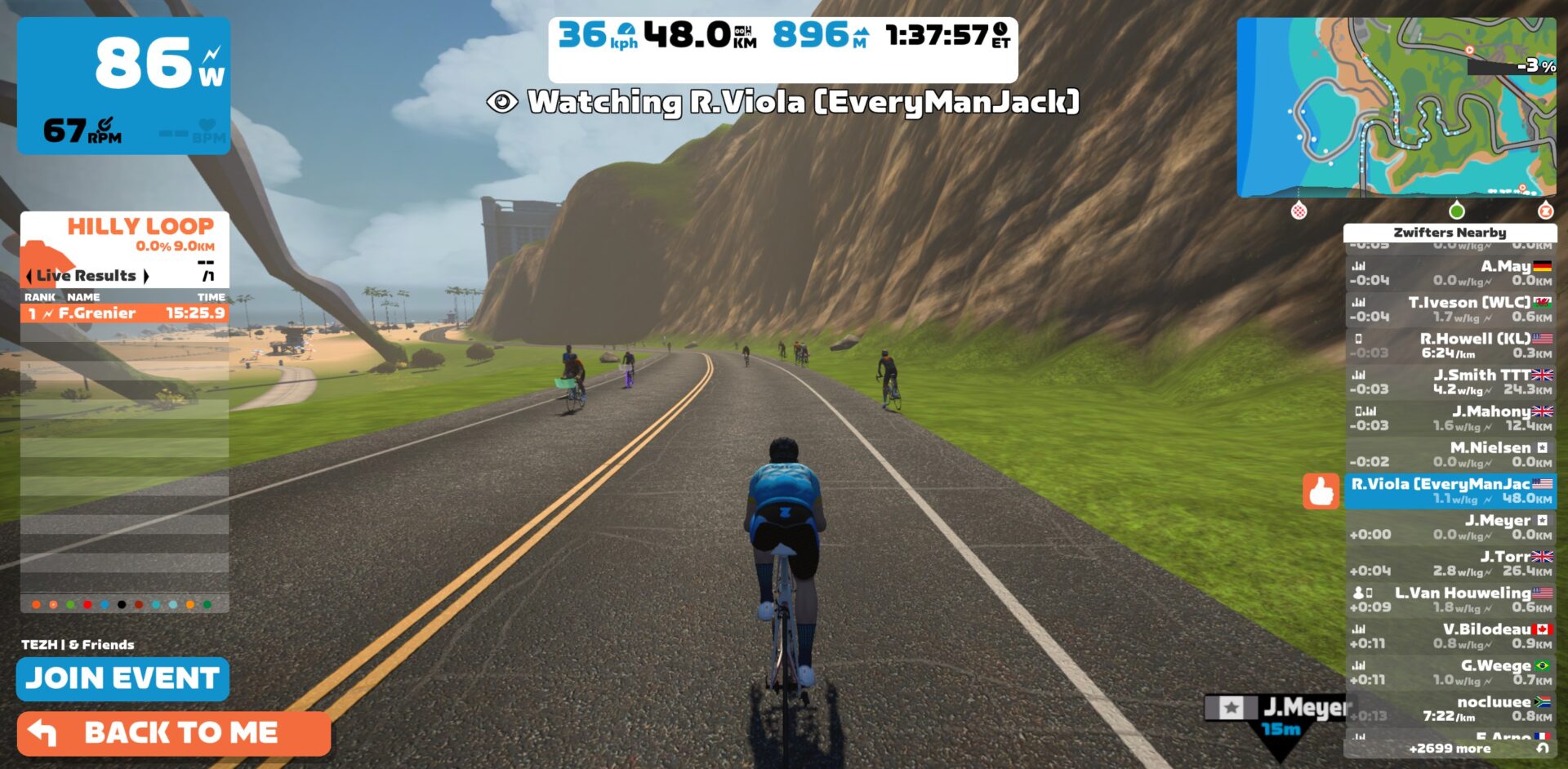This screenshot has width=1568, height=769.
Task: Expand the +2699 more riders entry
Action: [x=1451, y=748]
